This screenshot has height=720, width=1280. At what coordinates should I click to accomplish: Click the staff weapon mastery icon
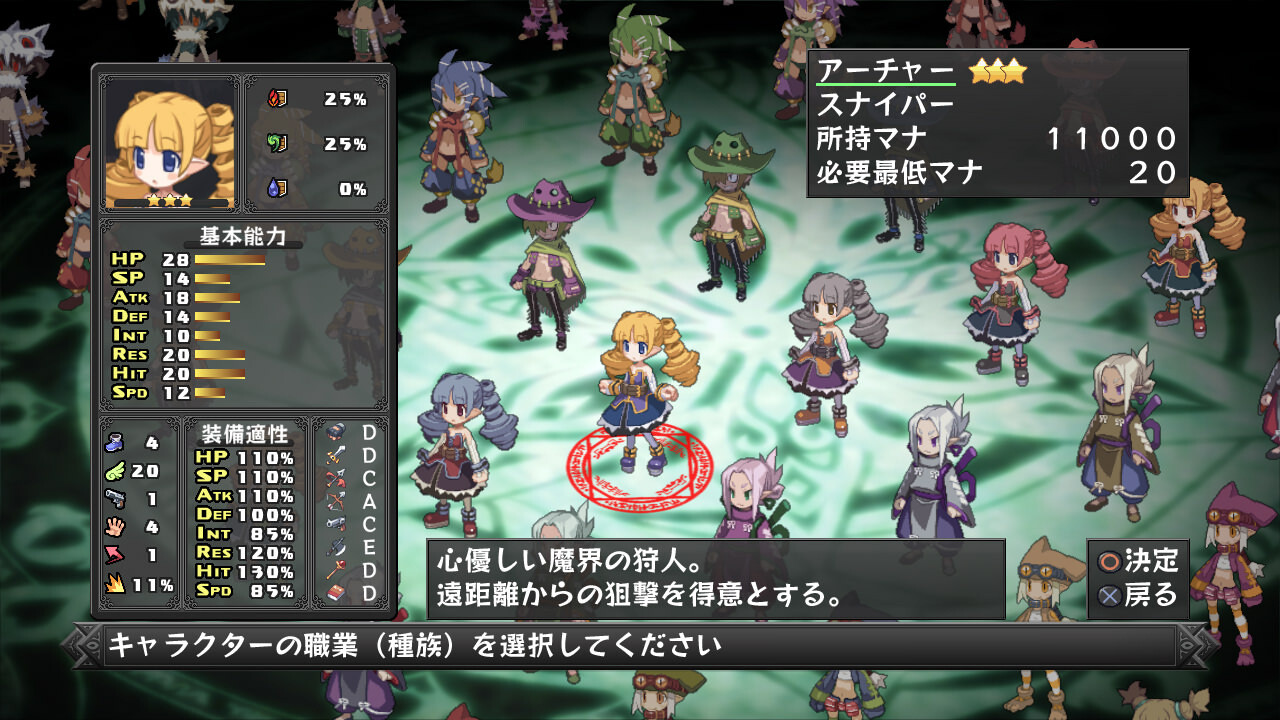pyautogui.click(x=336, y=569)
